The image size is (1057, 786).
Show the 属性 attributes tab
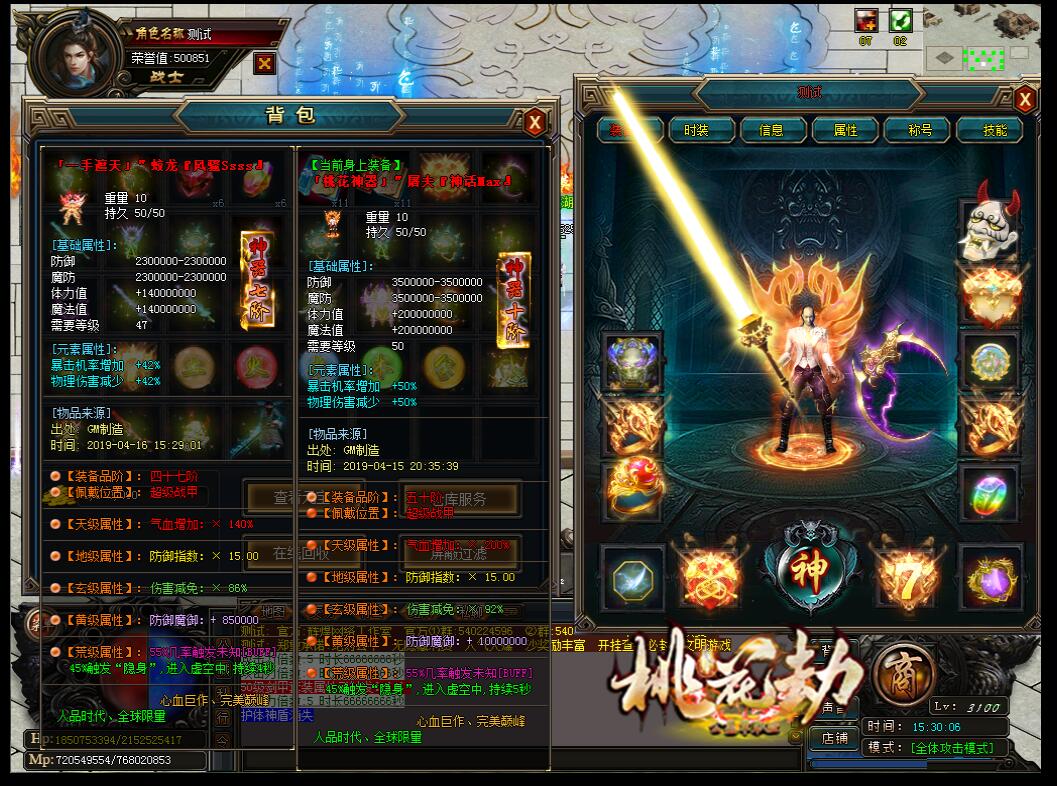(845, 130)
